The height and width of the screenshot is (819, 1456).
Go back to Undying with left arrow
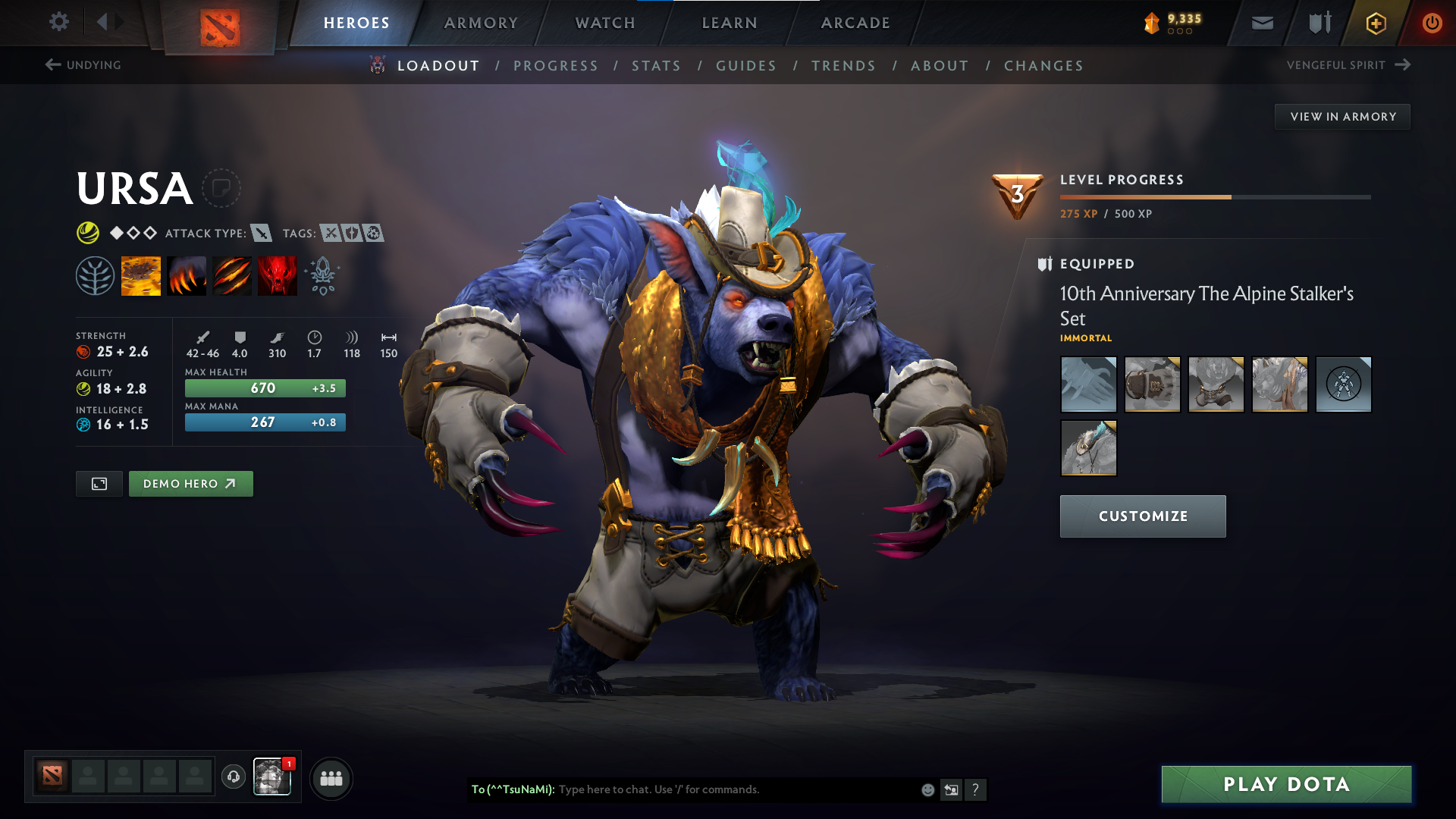pos(52,64)
